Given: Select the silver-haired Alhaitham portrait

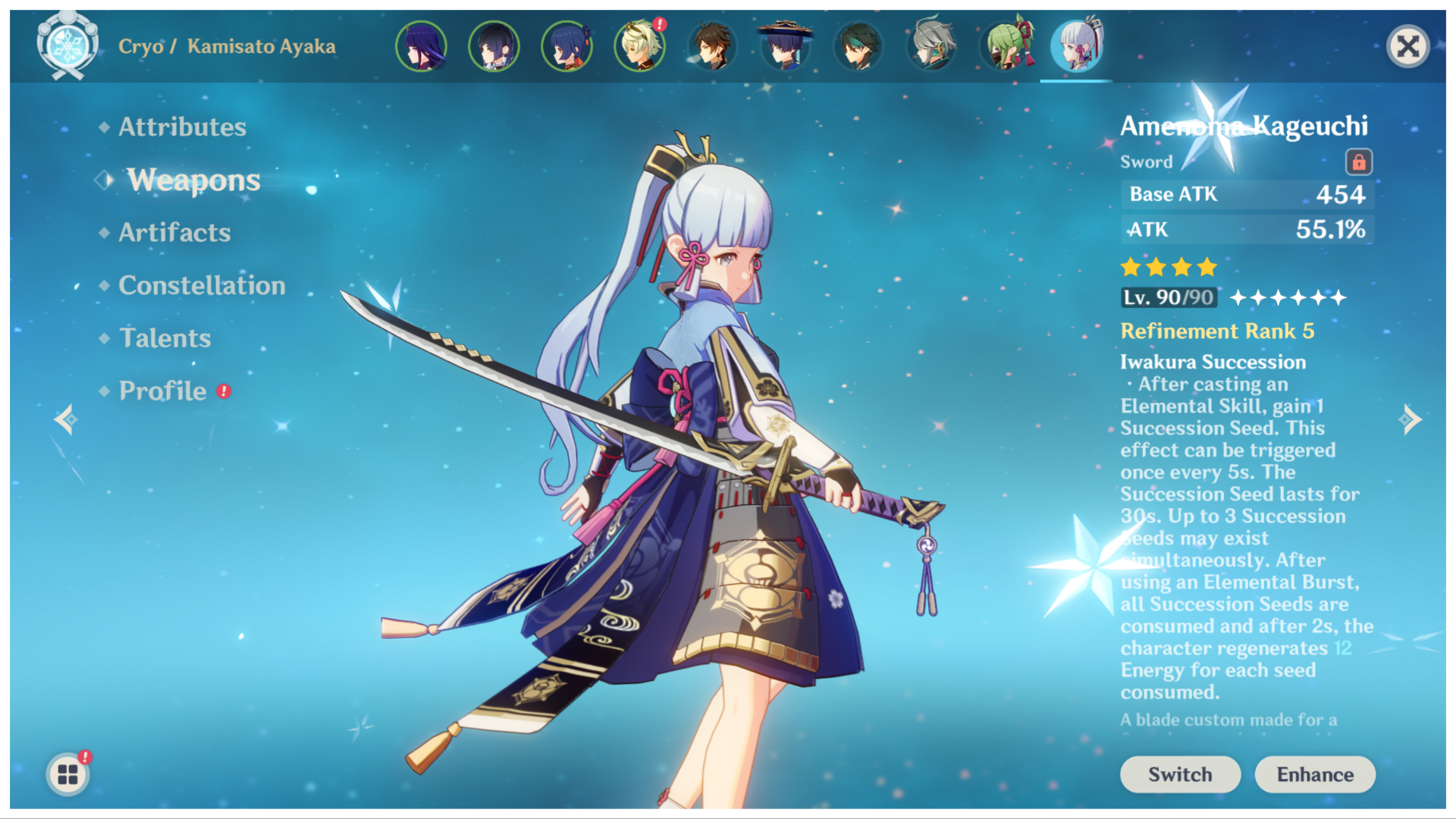Looking at the screenshot, I should click(930, 47).
